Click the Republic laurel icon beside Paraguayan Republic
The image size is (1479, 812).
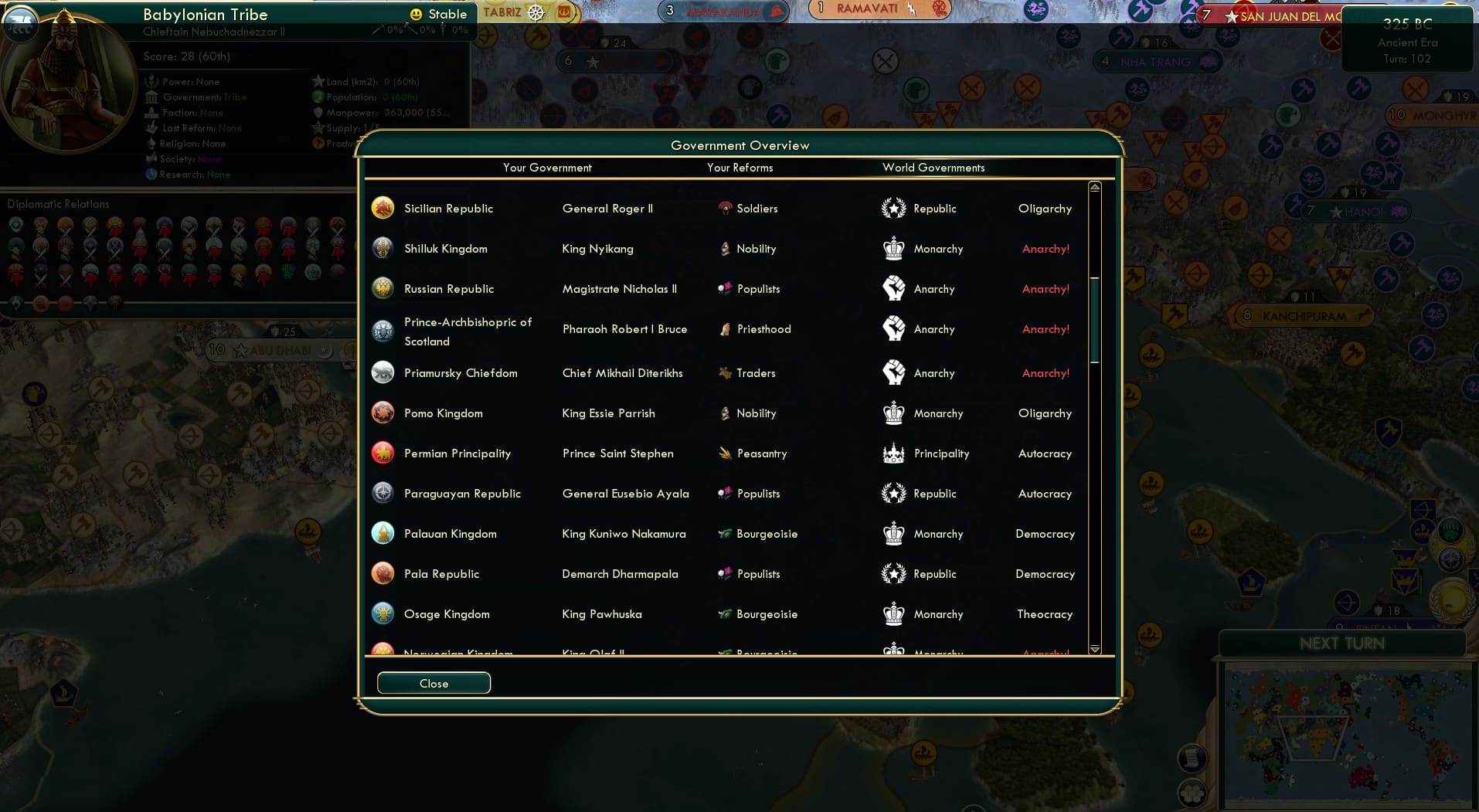[x=894, y=493]
